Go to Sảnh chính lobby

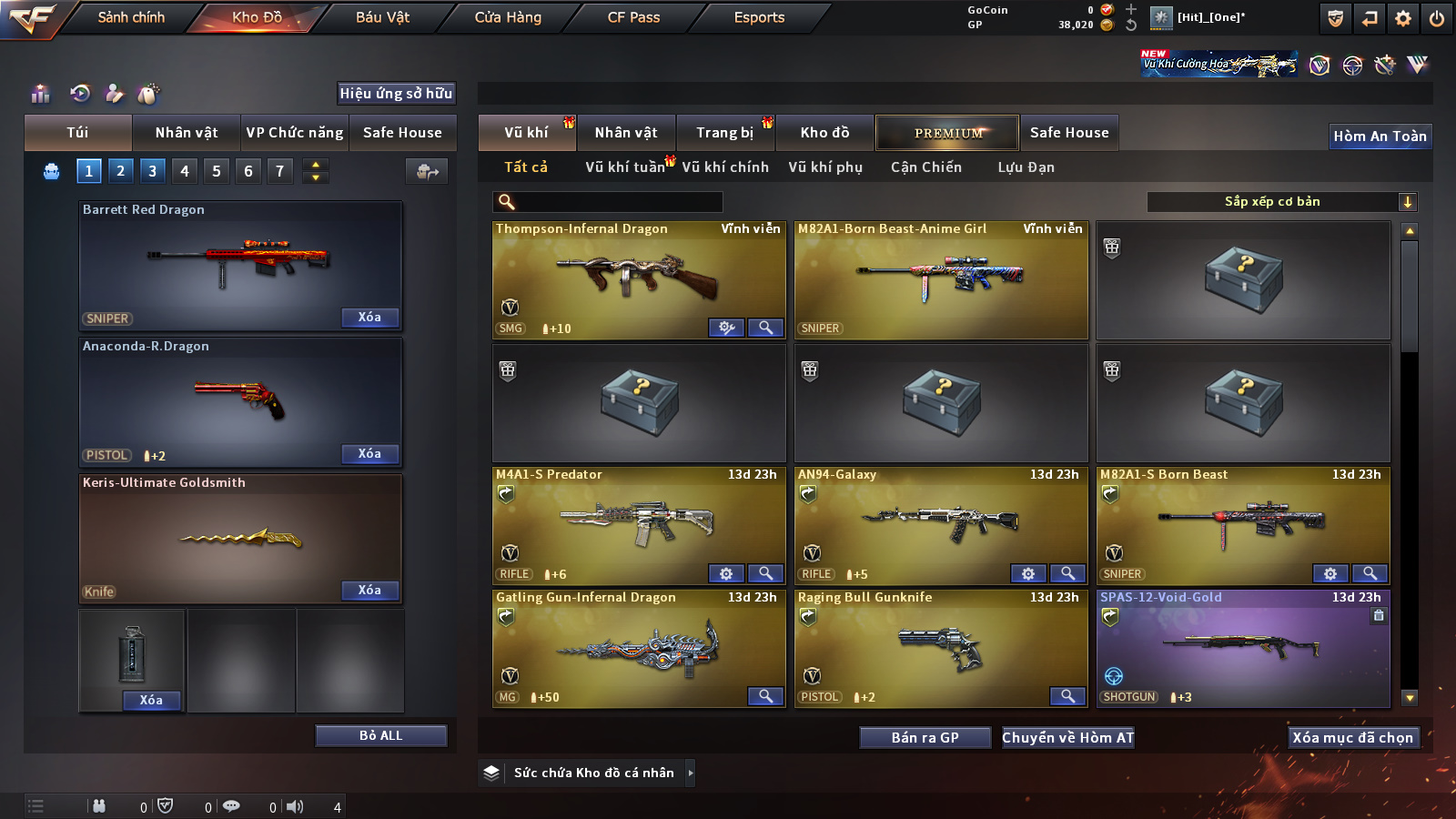point(131,17)
